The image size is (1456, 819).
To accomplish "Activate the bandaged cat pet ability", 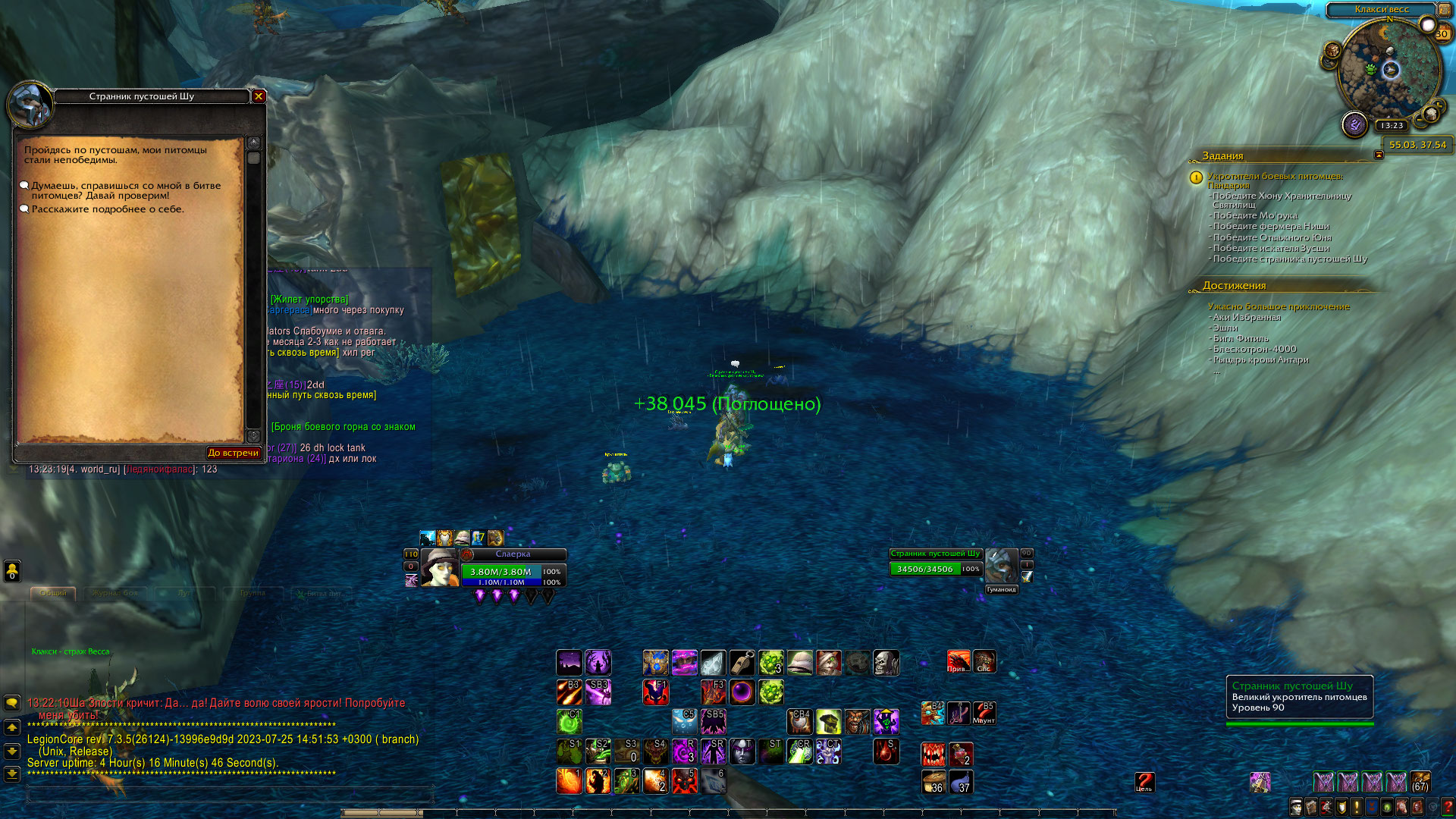I will [x=828, y=663].
